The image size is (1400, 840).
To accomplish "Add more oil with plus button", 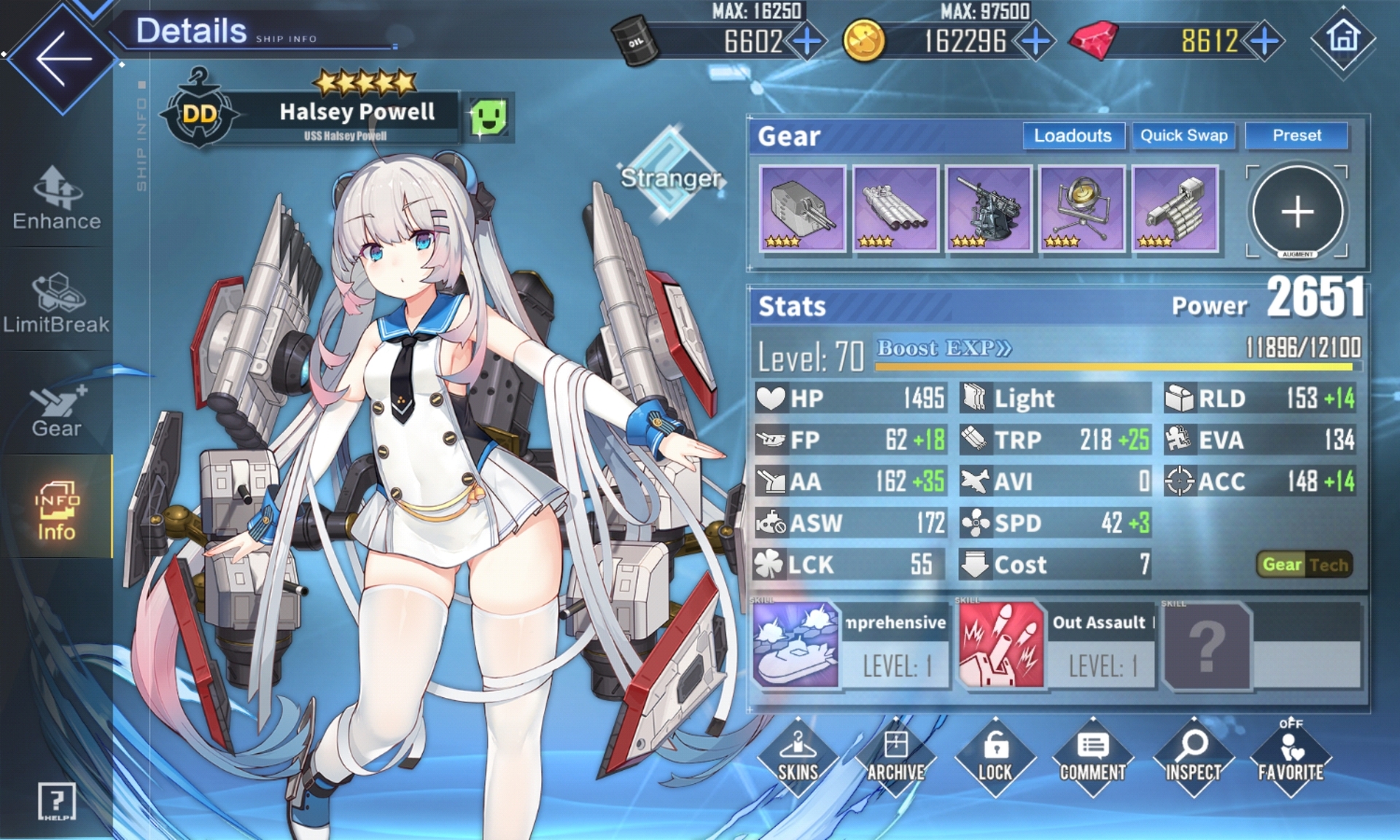I will pyautogui.click(x=808, y=41).
